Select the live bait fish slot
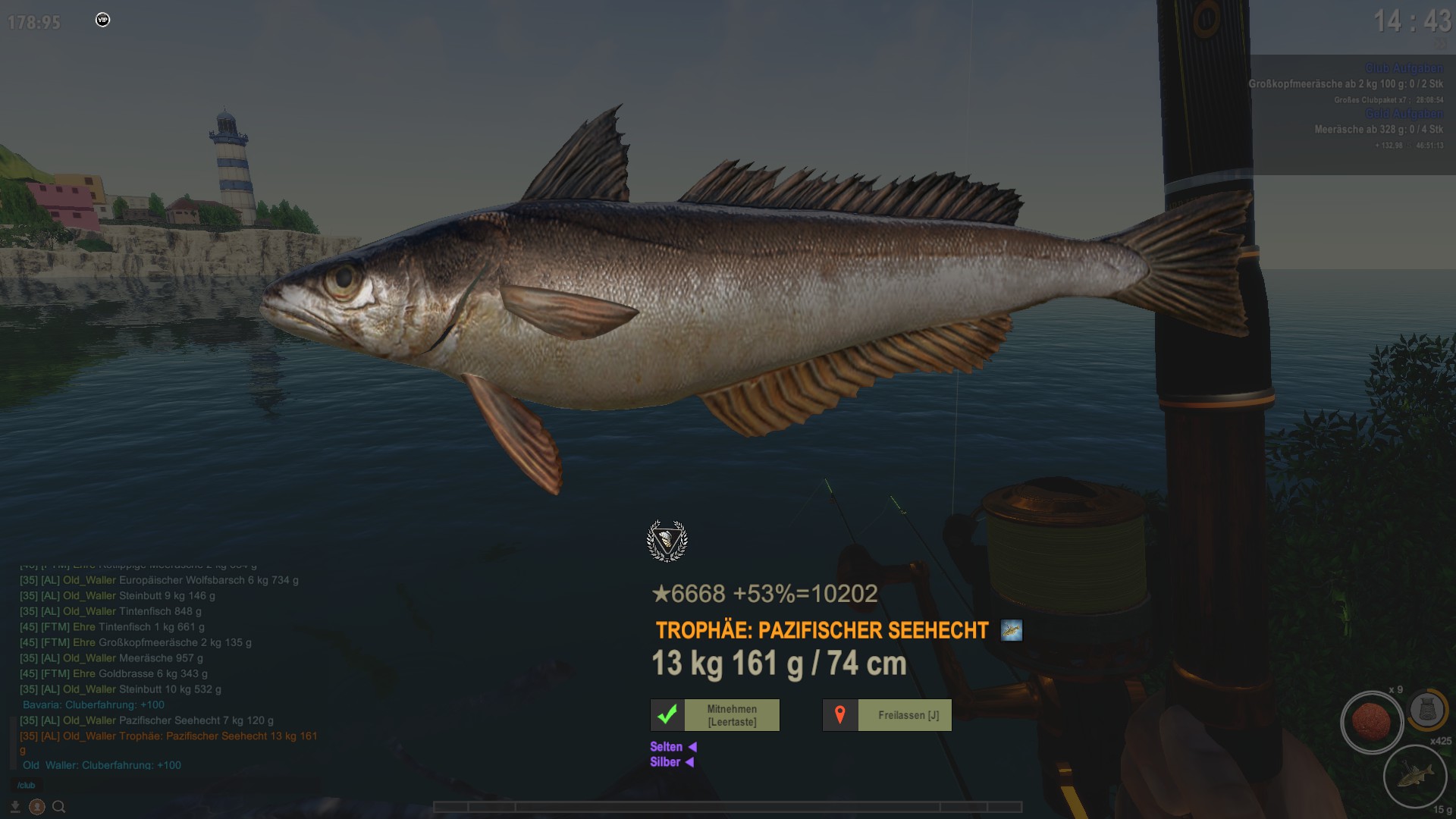Image resolution: width=1456 pixels, height=819 pixels. pos(1414,776)
